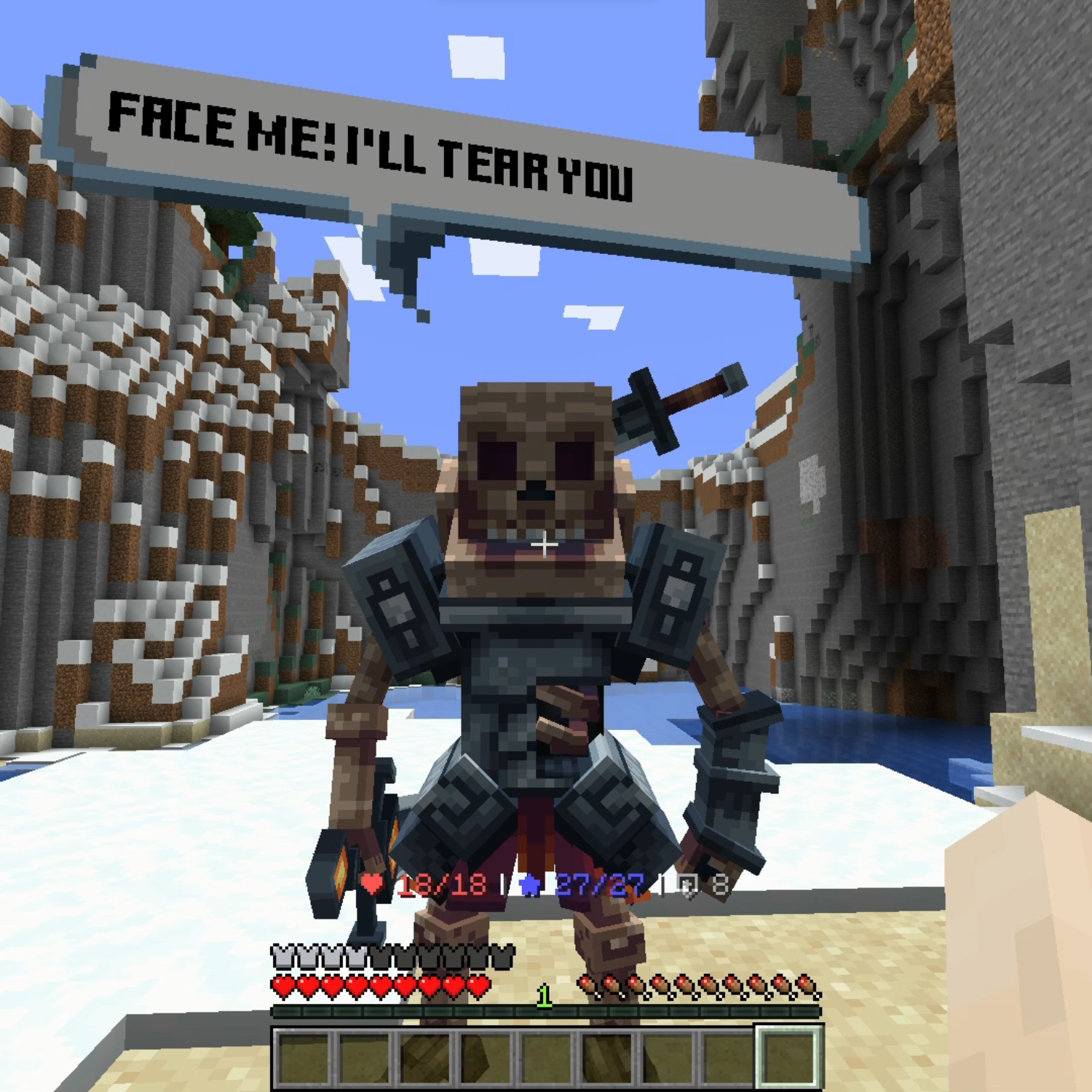
Task: Click the red heart icon beside 18/18
Action: click(x=371, y=884)
